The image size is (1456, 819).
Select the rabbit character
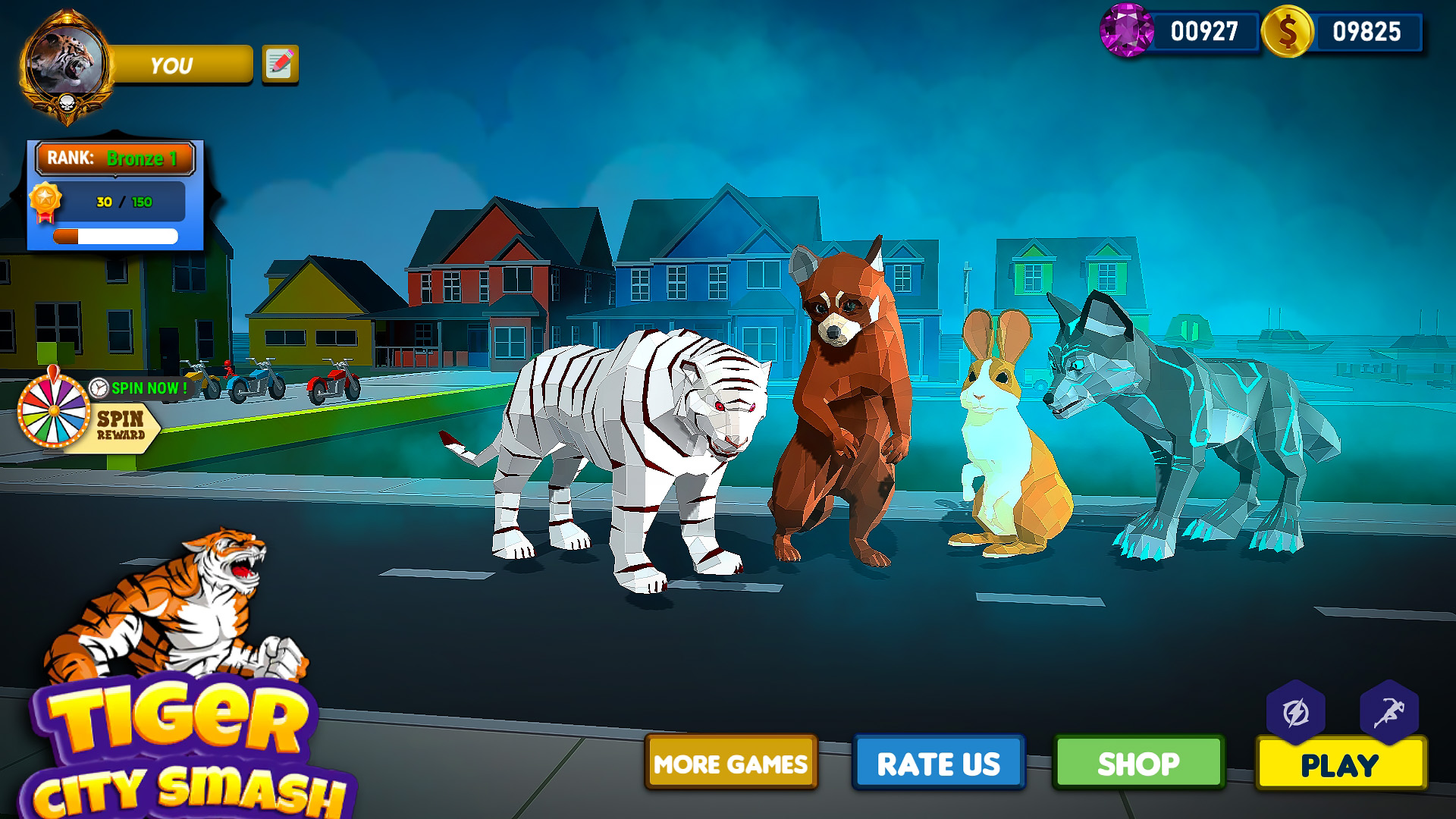[x=1001, y=432]
